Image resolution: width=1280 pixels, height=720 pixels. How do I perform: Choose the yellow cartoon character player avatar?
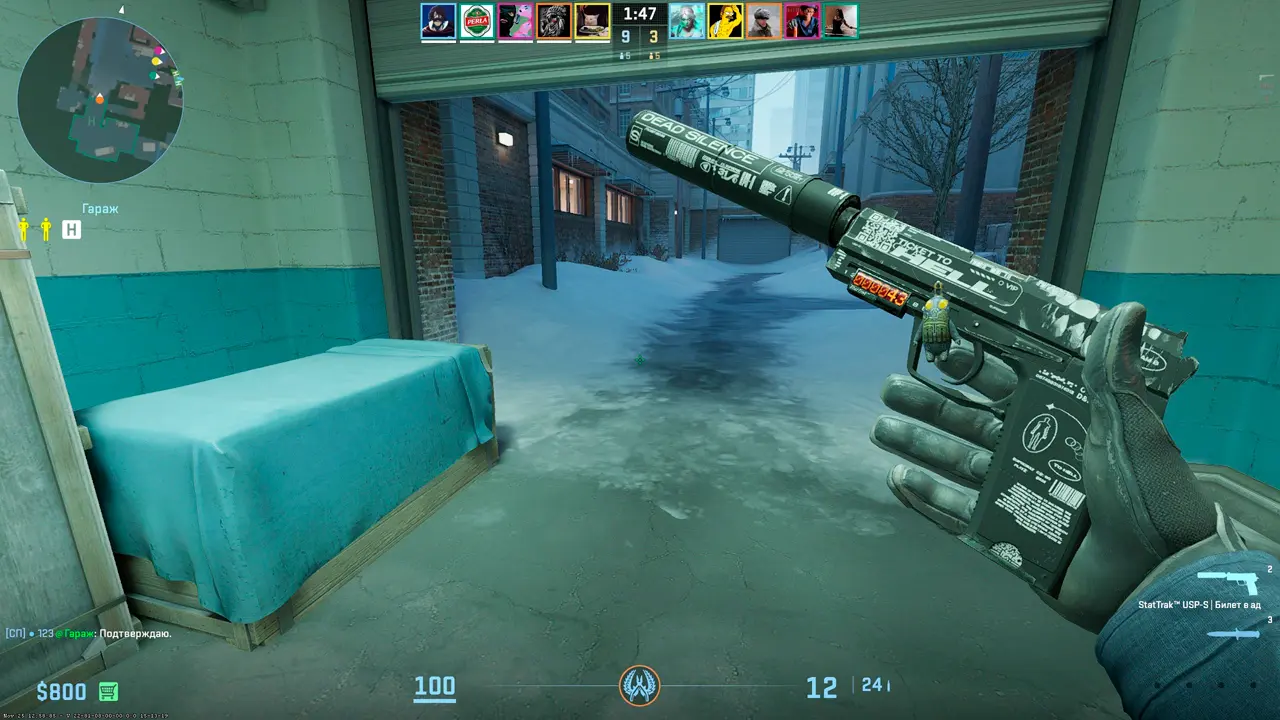pos(725,21)
